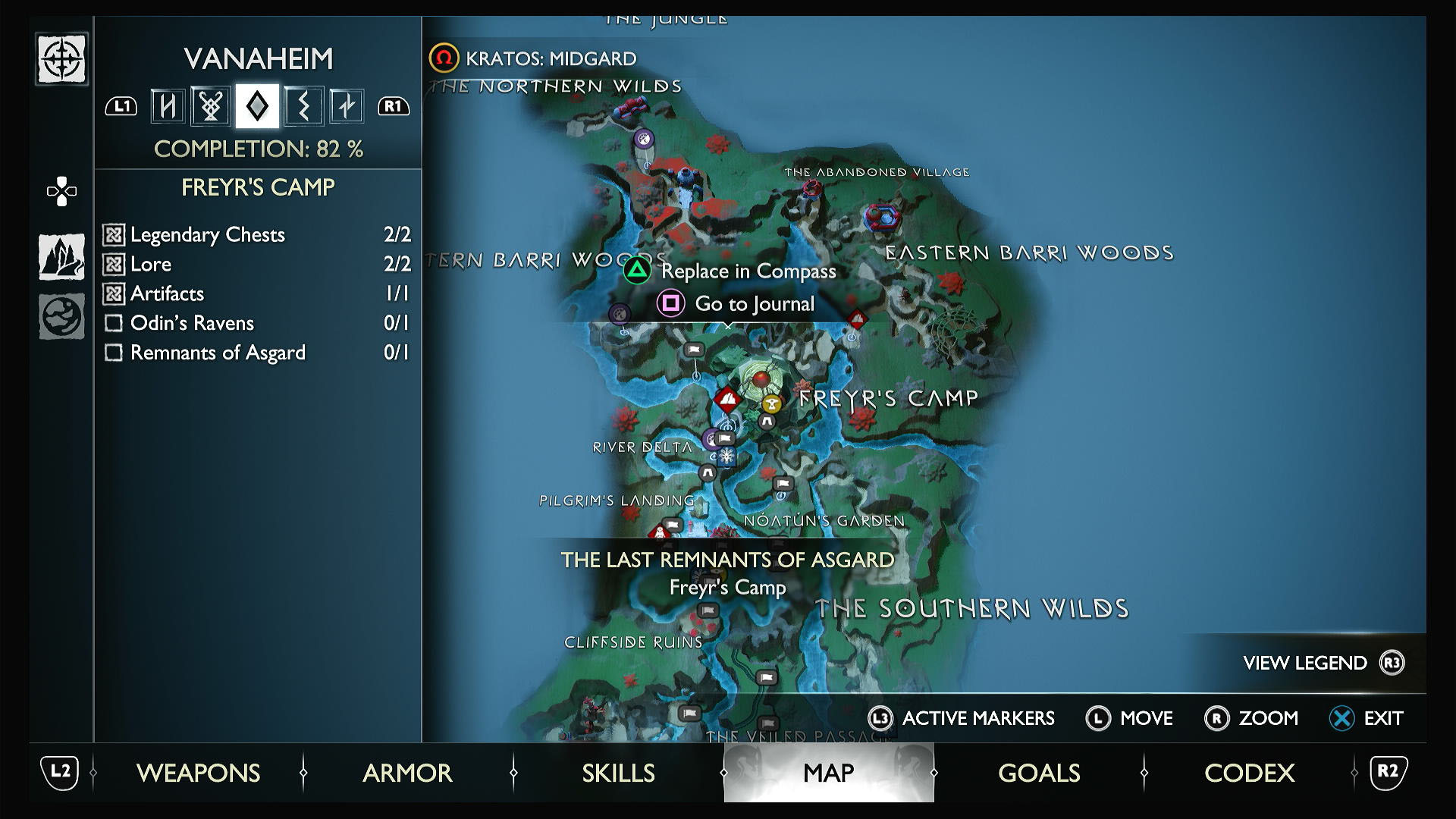1456x819 pixels.
Task: Go to the Skills tab
Action: pos(618,773)
